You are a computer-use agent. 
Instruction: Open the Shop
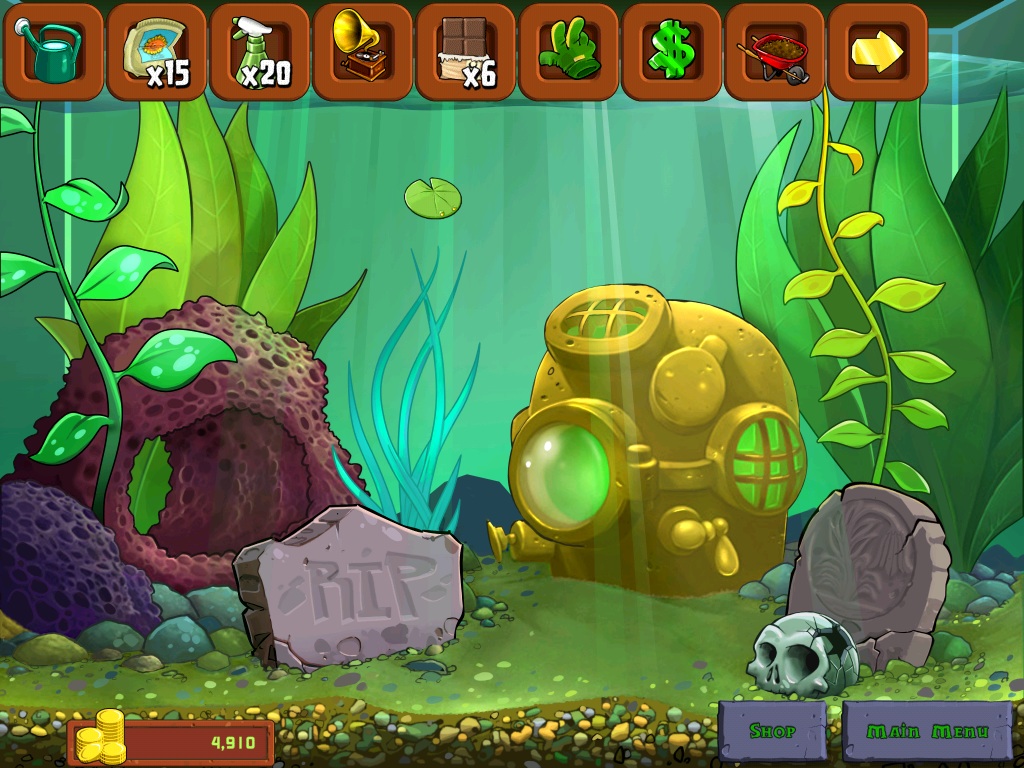[x=772, y=731]
